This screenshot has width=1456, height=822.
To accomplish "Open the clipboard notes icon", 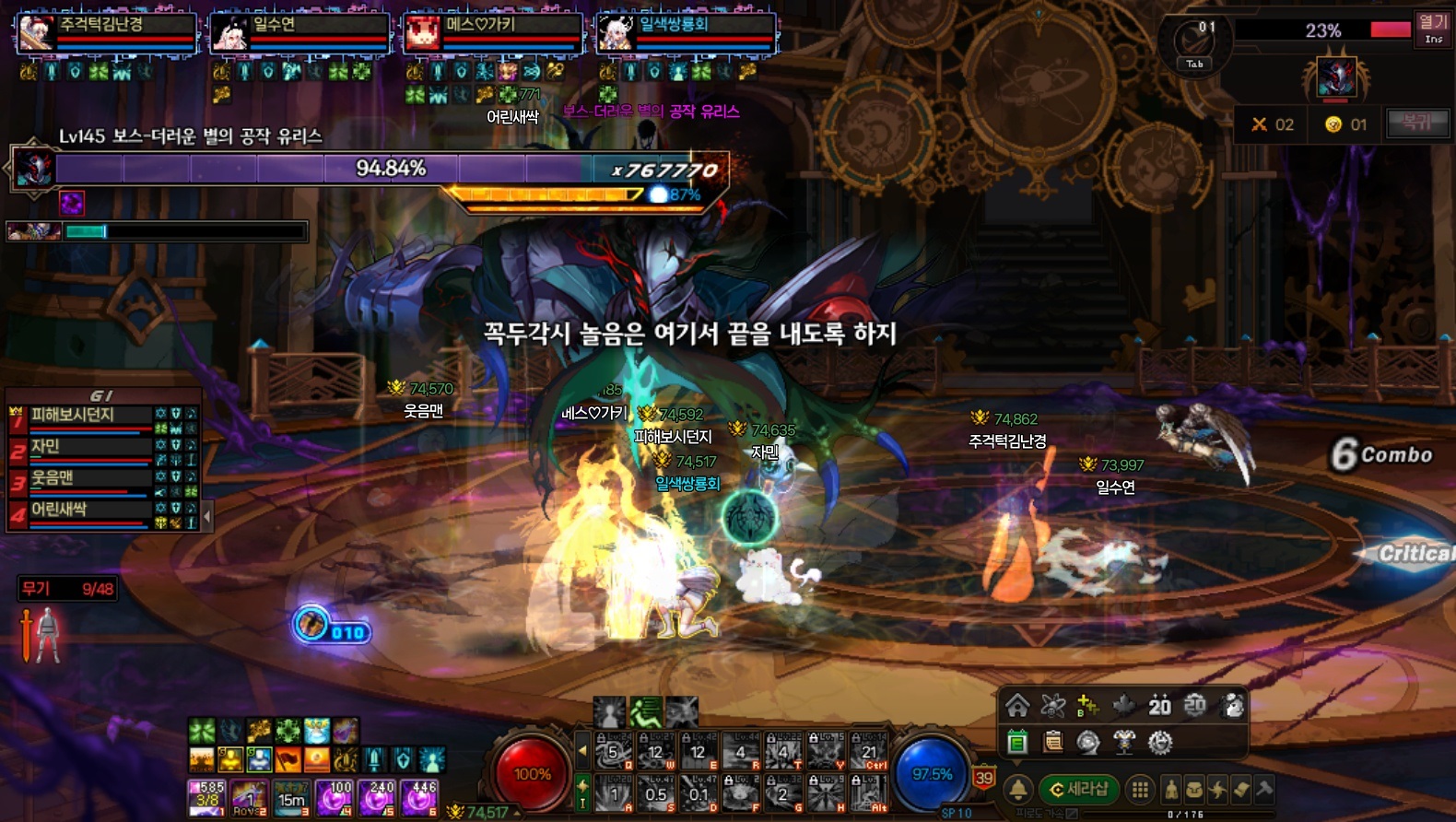I will pyautogui.click(x=1052, y=742).
